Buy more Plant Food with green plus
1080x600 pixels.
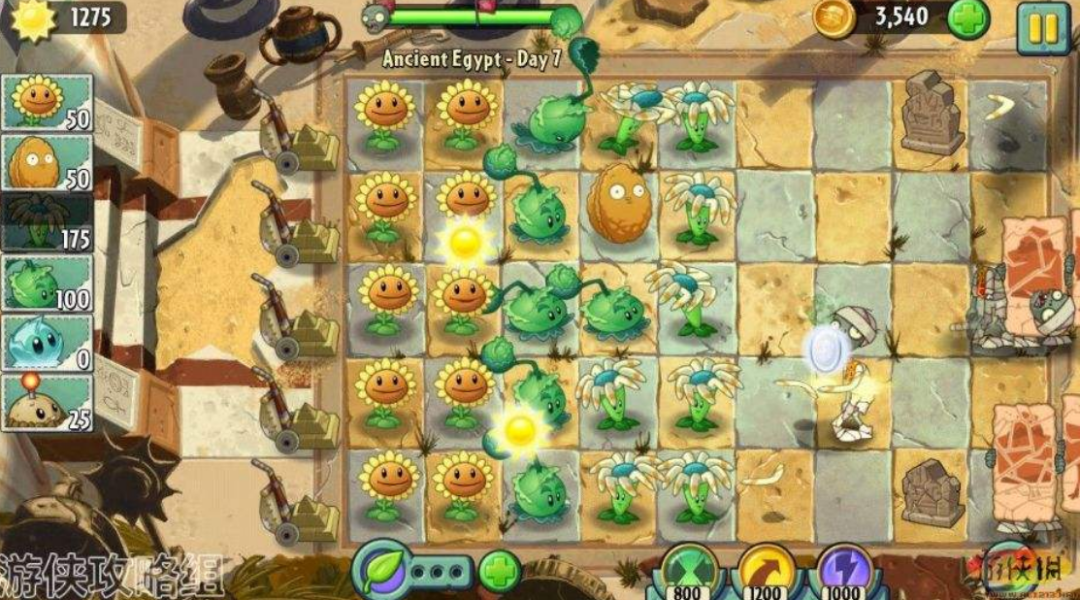(x=499, y=571)
